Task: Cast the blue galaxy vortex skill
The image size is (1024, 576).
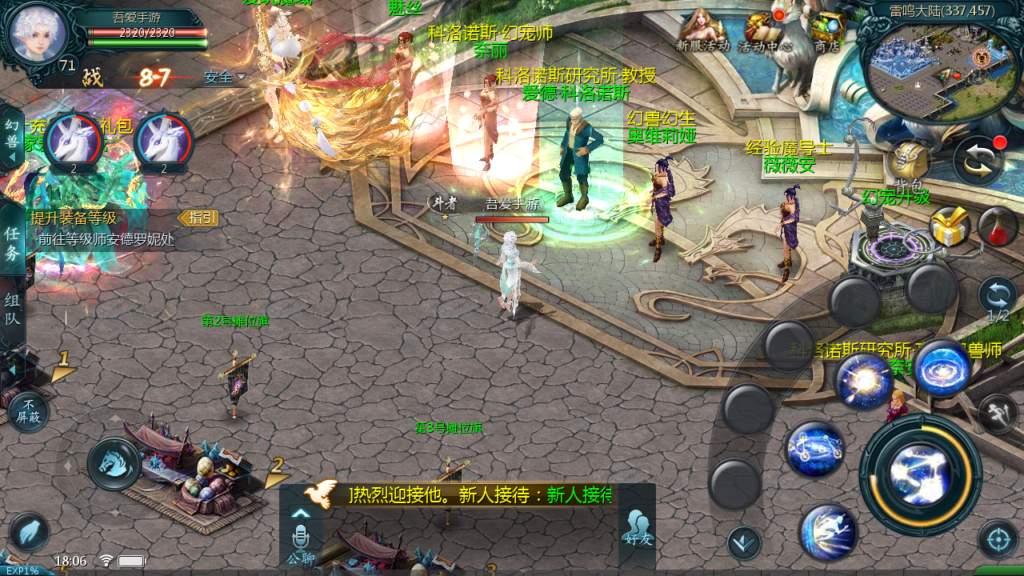Action: 941,366
